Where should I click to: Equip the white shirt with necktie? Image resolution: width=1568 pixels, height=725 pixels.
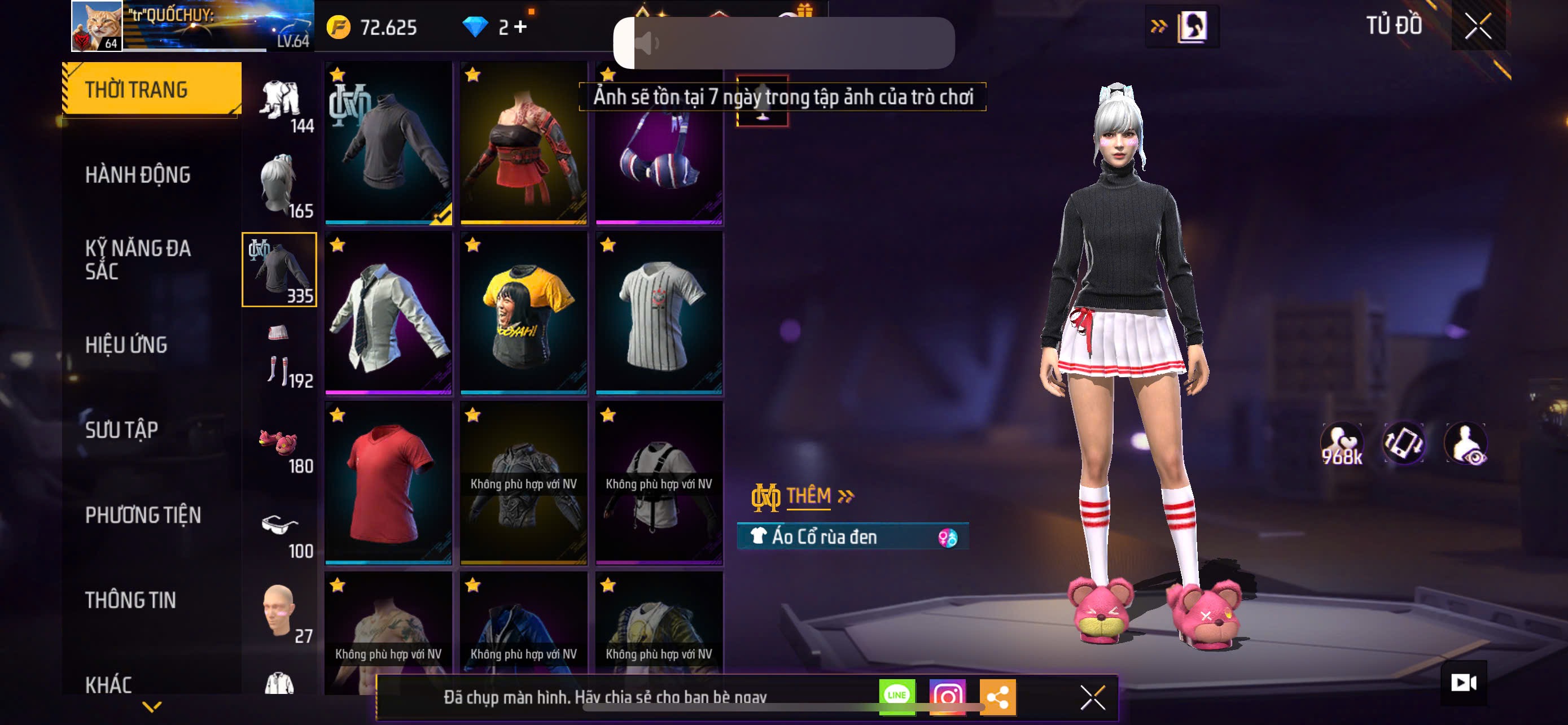tap(388, 313)
